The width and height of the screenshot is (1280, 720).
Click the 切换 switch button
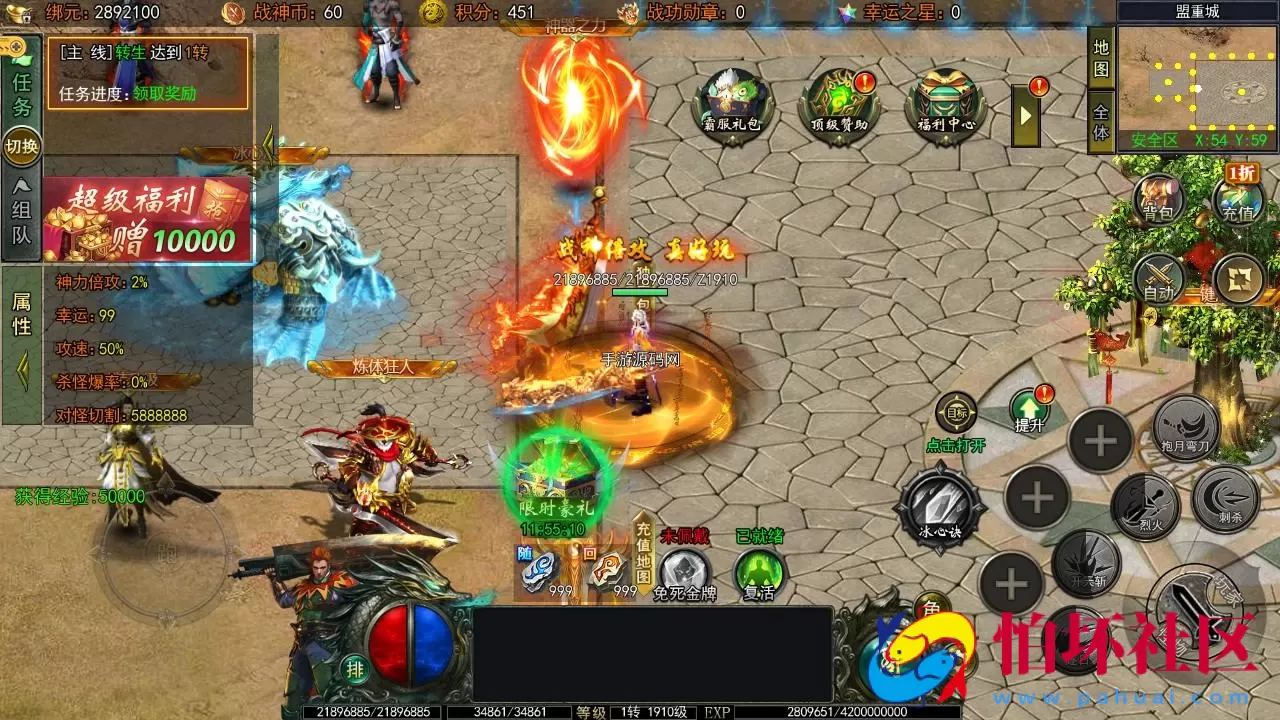coord(21,146)
